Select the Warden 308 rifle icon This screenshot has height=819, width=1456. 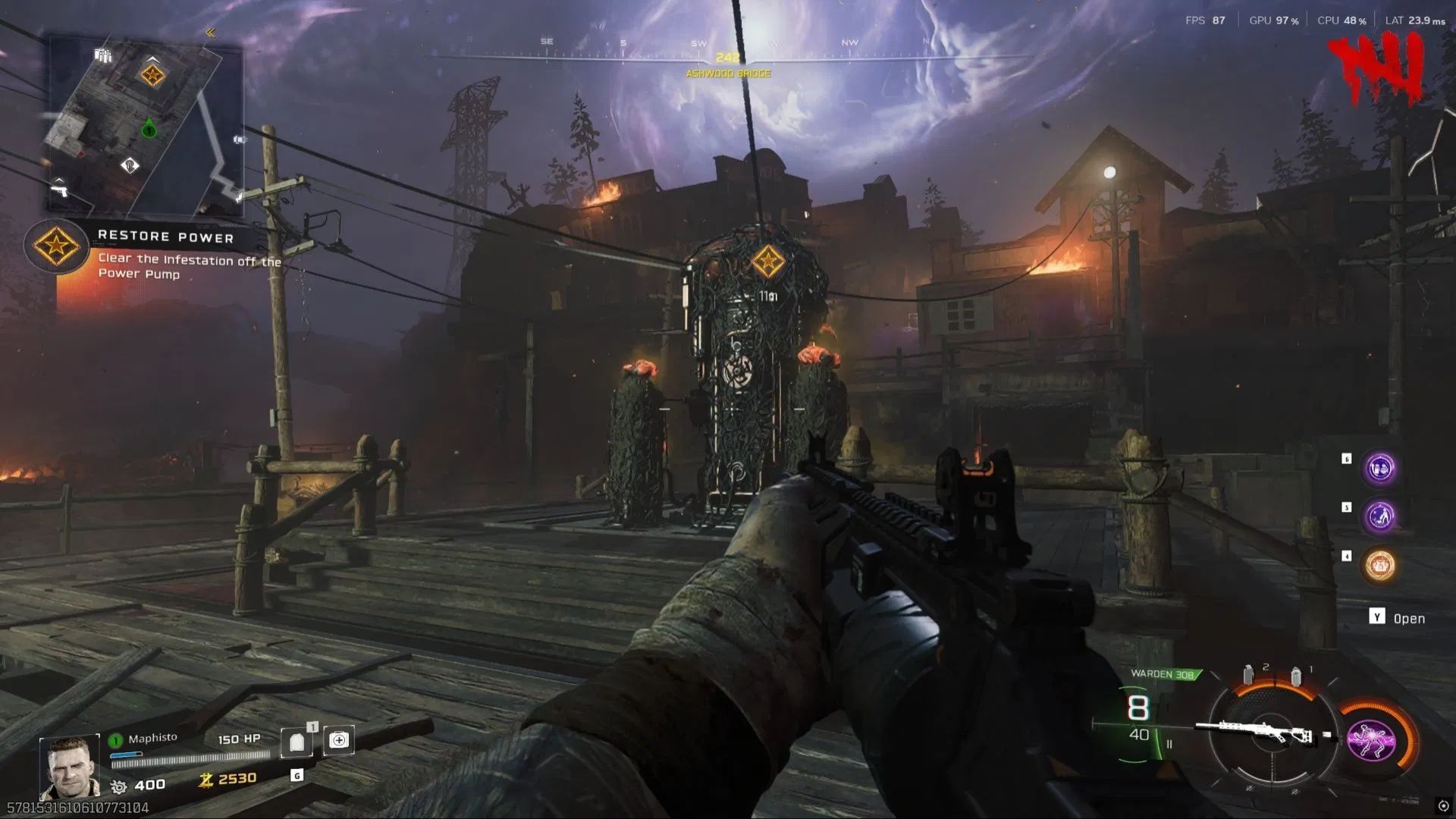click(1263, 733)
